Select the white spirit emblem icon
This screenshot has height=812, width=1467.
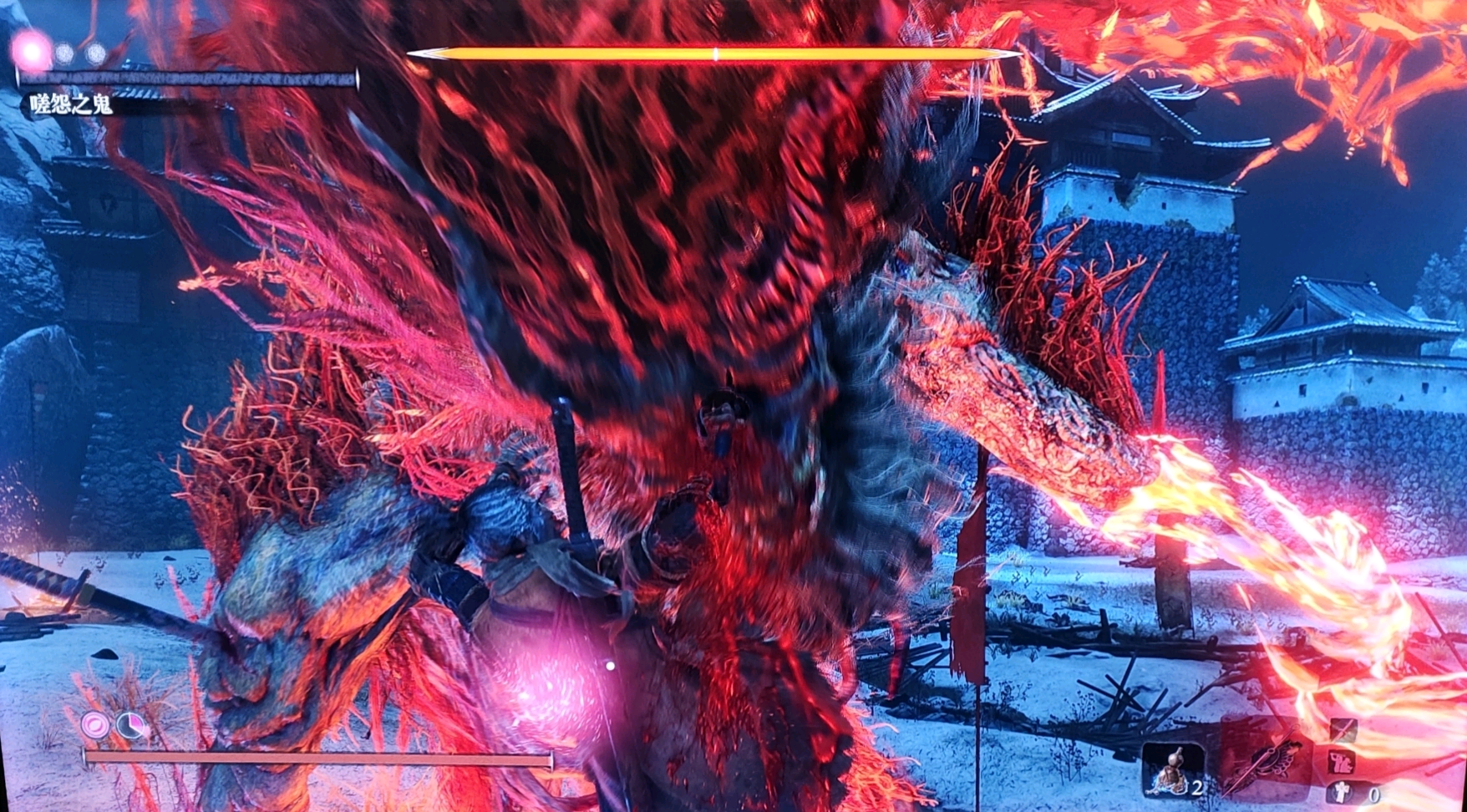[1342, 791]
